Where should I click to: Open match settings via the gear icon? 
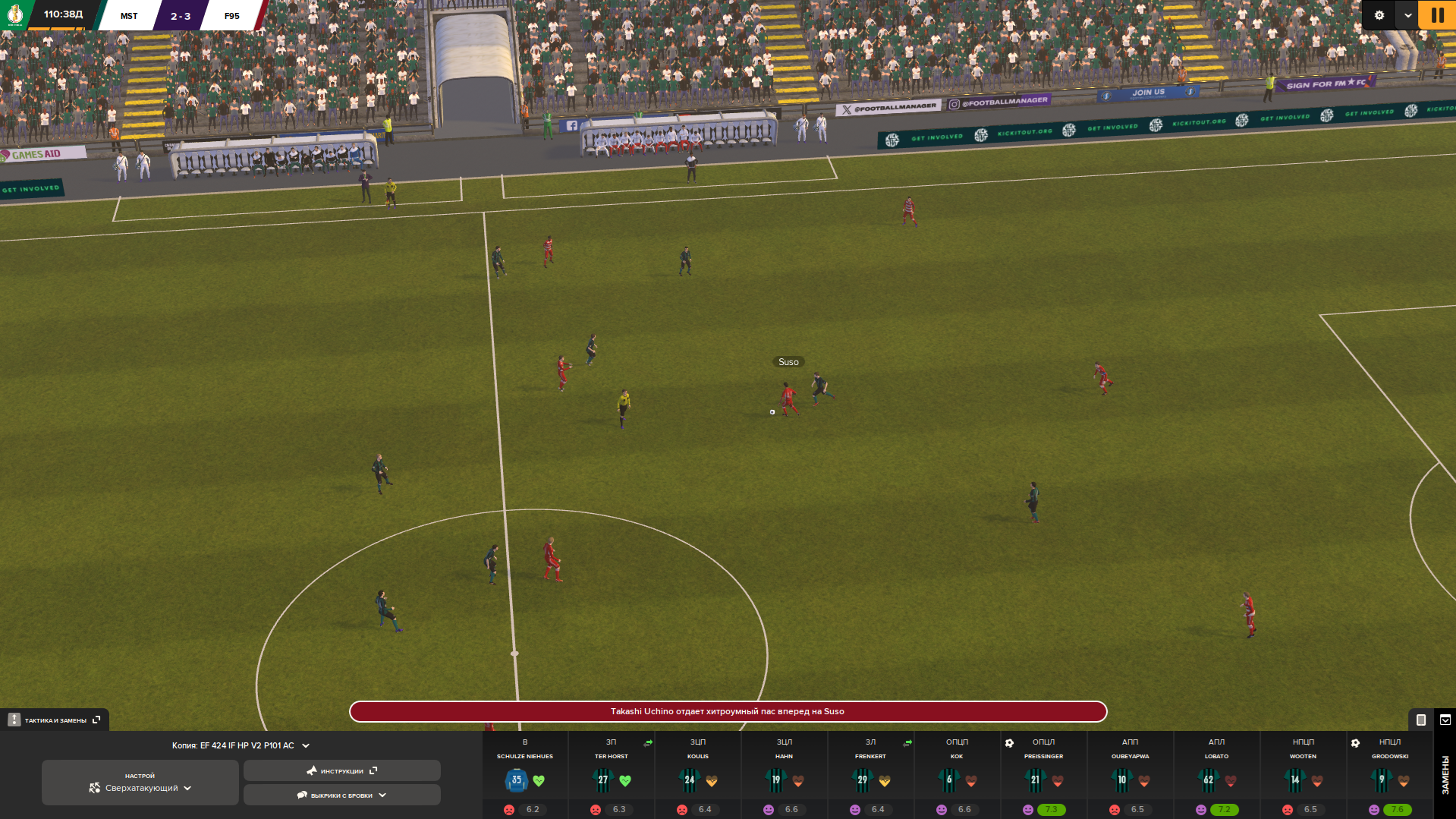pyautogui.click(x=1379, y=15)
